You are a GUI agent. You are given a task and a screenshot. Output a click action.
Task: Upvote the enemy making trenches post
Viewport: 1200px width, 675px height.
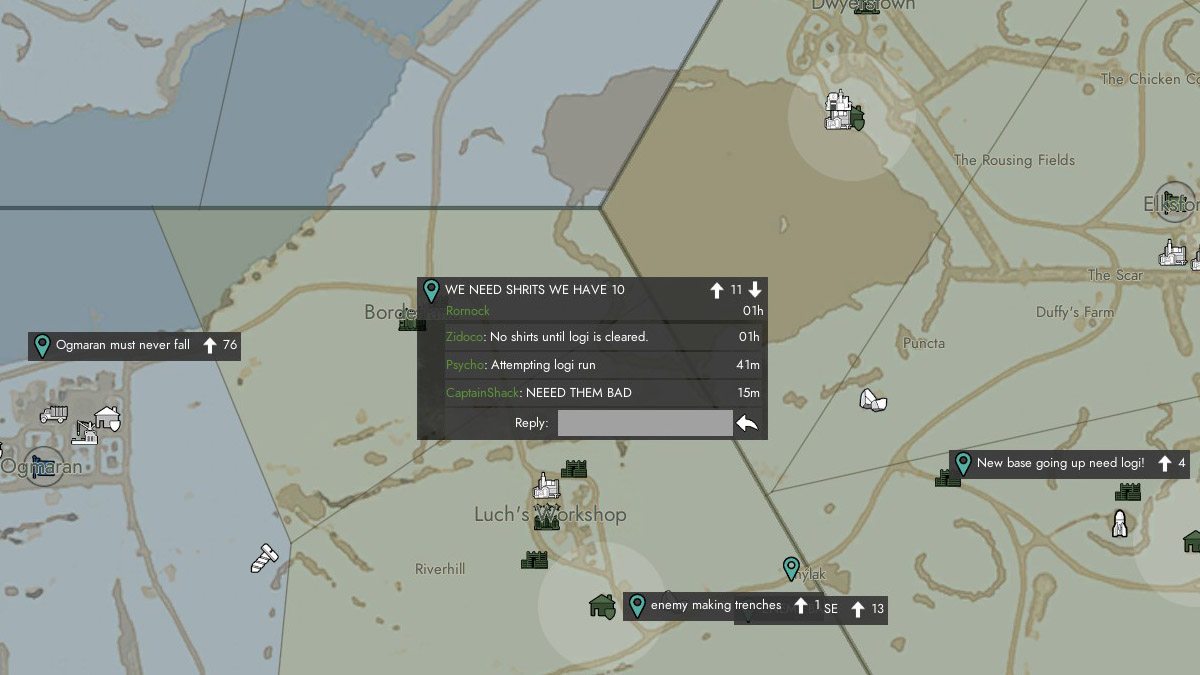click(x=801, y=606)
